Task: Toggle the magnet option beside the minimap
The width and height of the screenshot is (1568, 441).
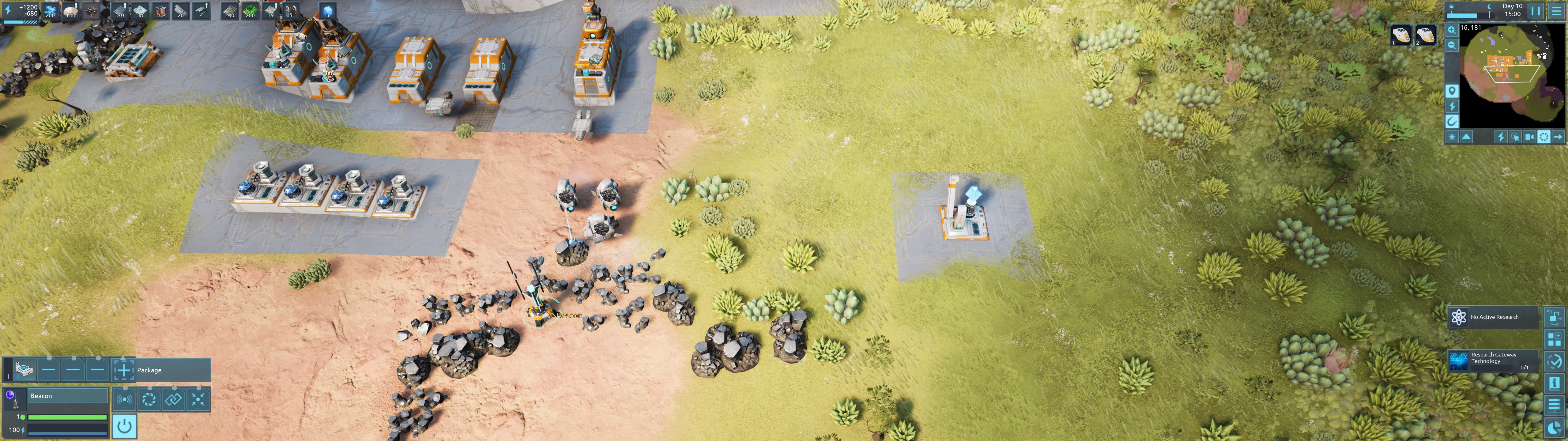Action: pos(1452,121)
